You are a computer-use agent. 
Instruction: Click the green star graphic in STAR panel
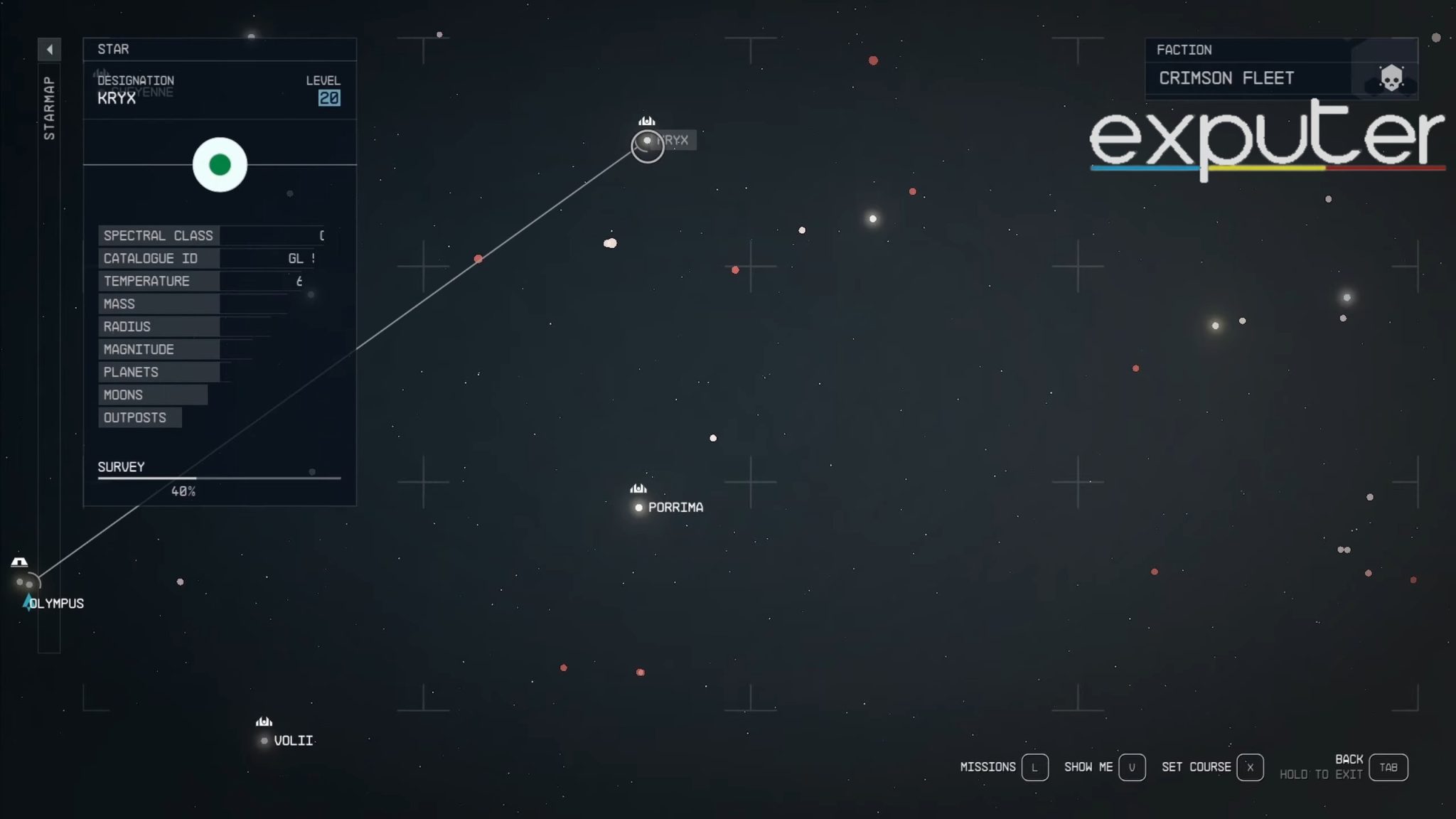click(220, 165)
